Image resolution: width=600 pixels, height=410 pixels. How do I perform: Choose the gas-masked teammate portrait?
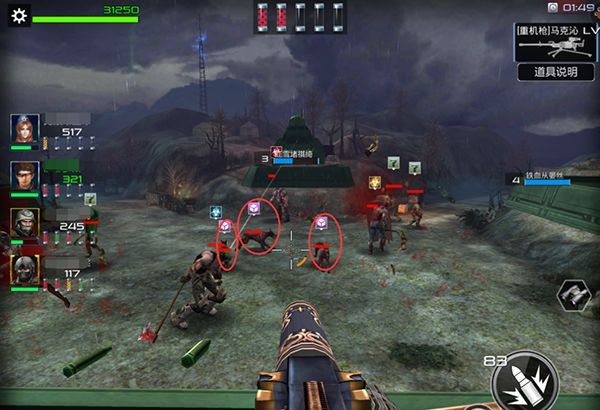(25, 270)
